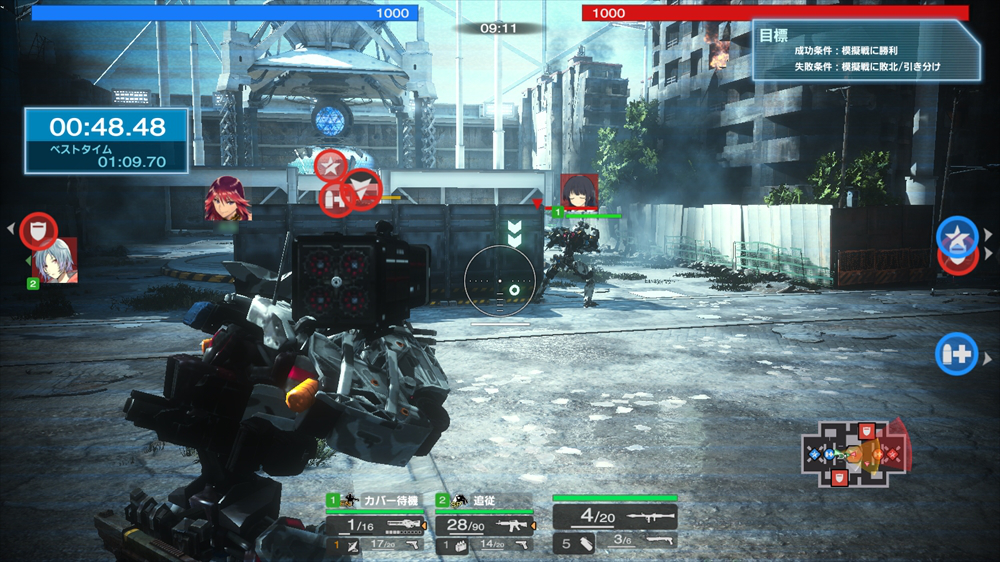This screenshot has height=562, width=1000.
Task: Select squad member 2 follow command
Action: point(483,500)
